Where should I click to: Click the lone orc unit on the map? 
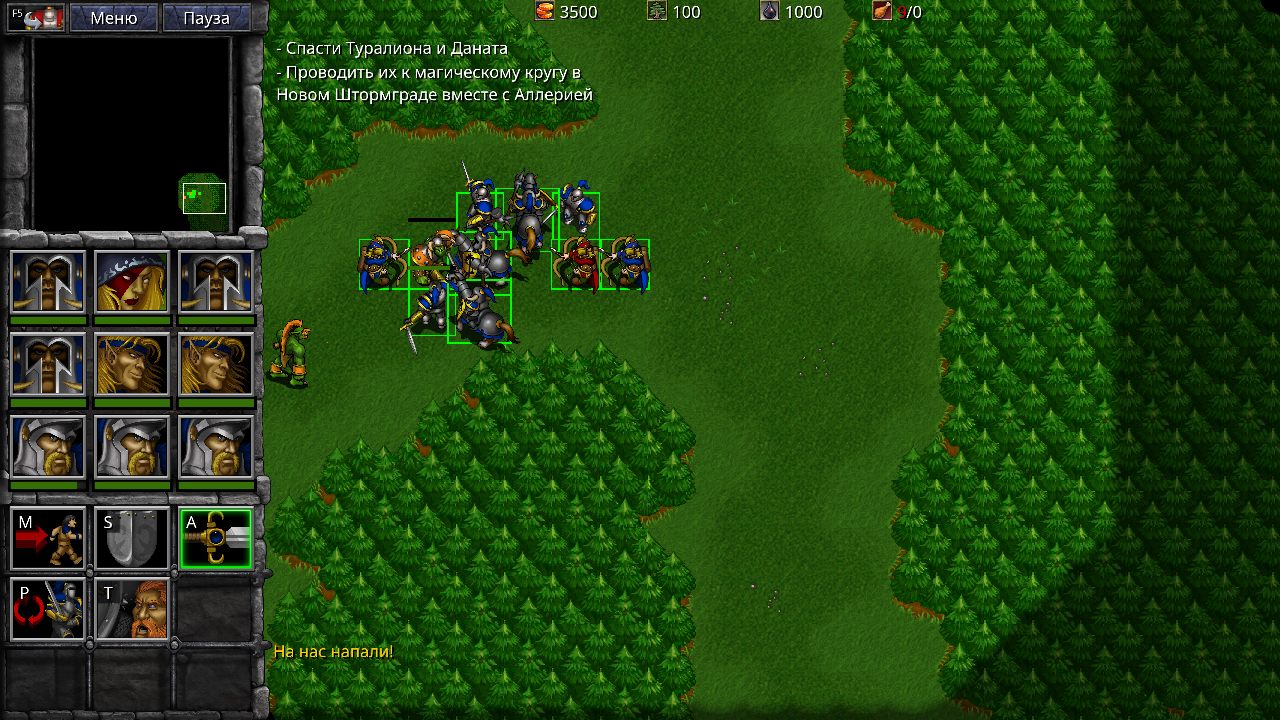pyautogui.click(x=293, y=350)
